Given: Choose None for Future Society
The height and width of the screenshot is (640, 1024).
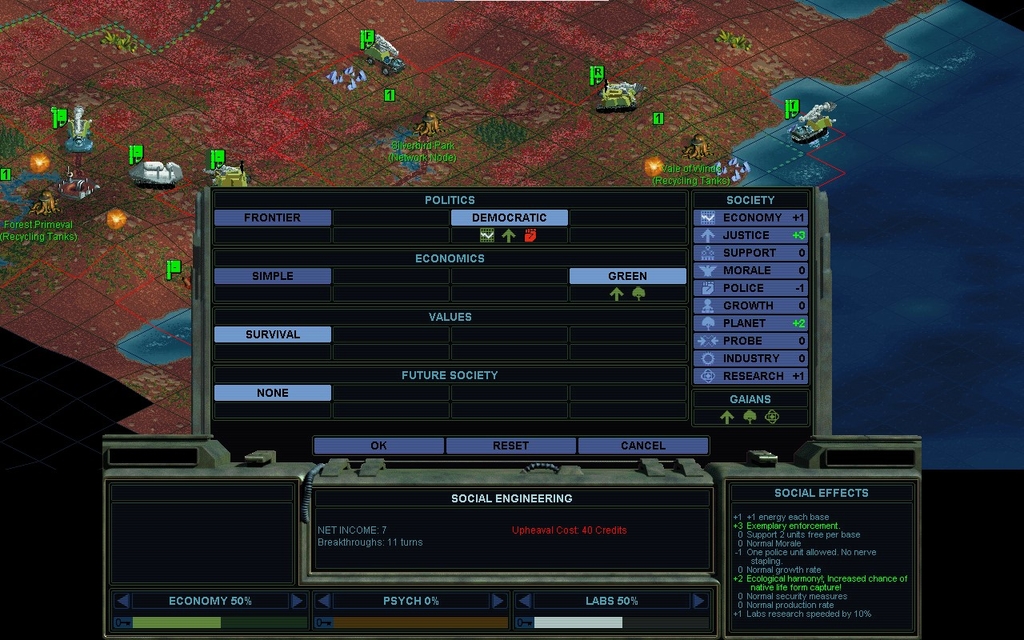Looking at the screenshot, I should (x=272, y=393).
